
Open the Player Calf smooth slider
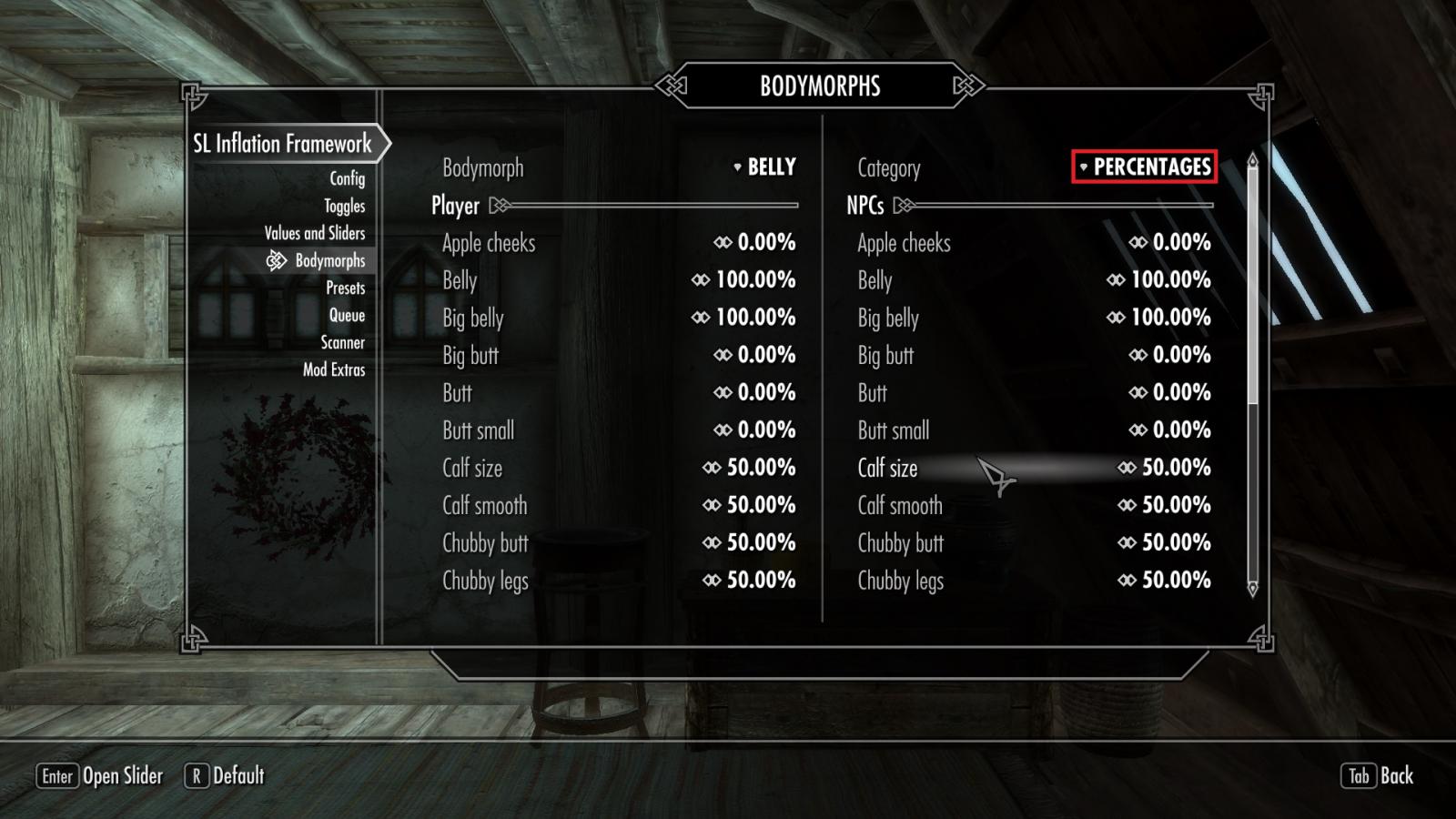coord(749,505)
